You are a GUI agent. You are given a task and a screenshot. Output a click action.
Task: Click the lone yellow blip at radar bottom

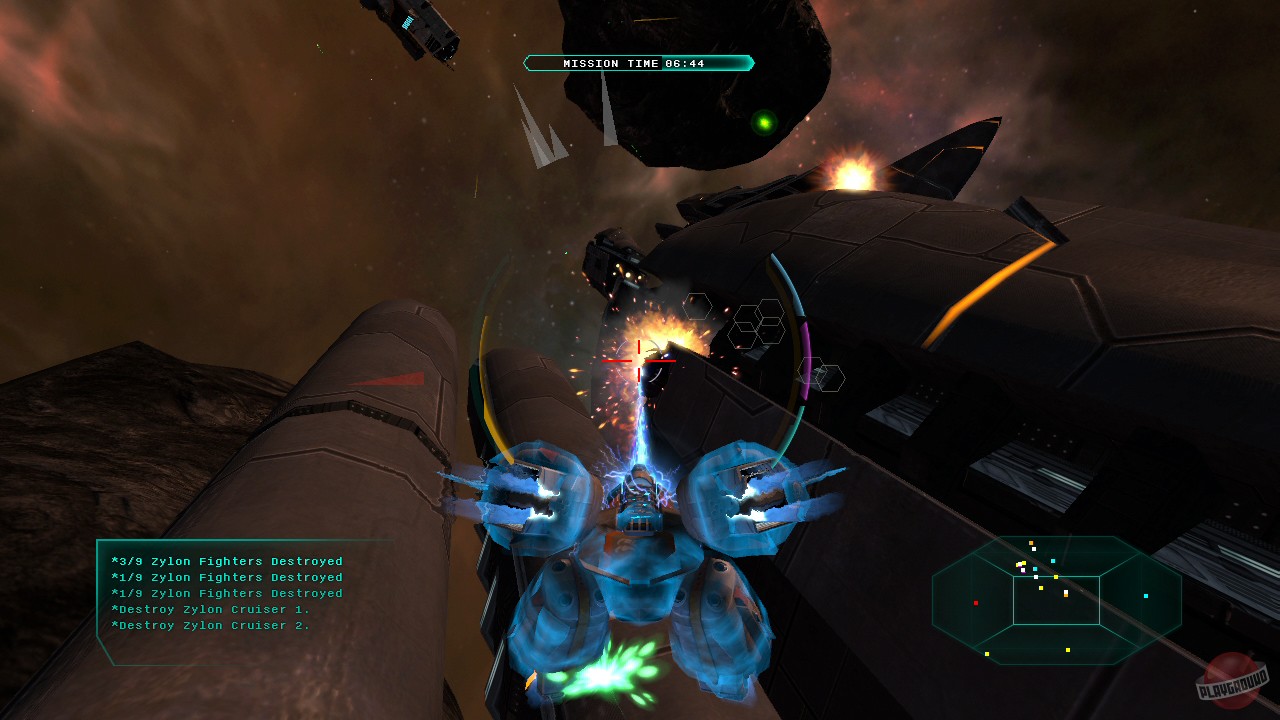pos(1068,650)
